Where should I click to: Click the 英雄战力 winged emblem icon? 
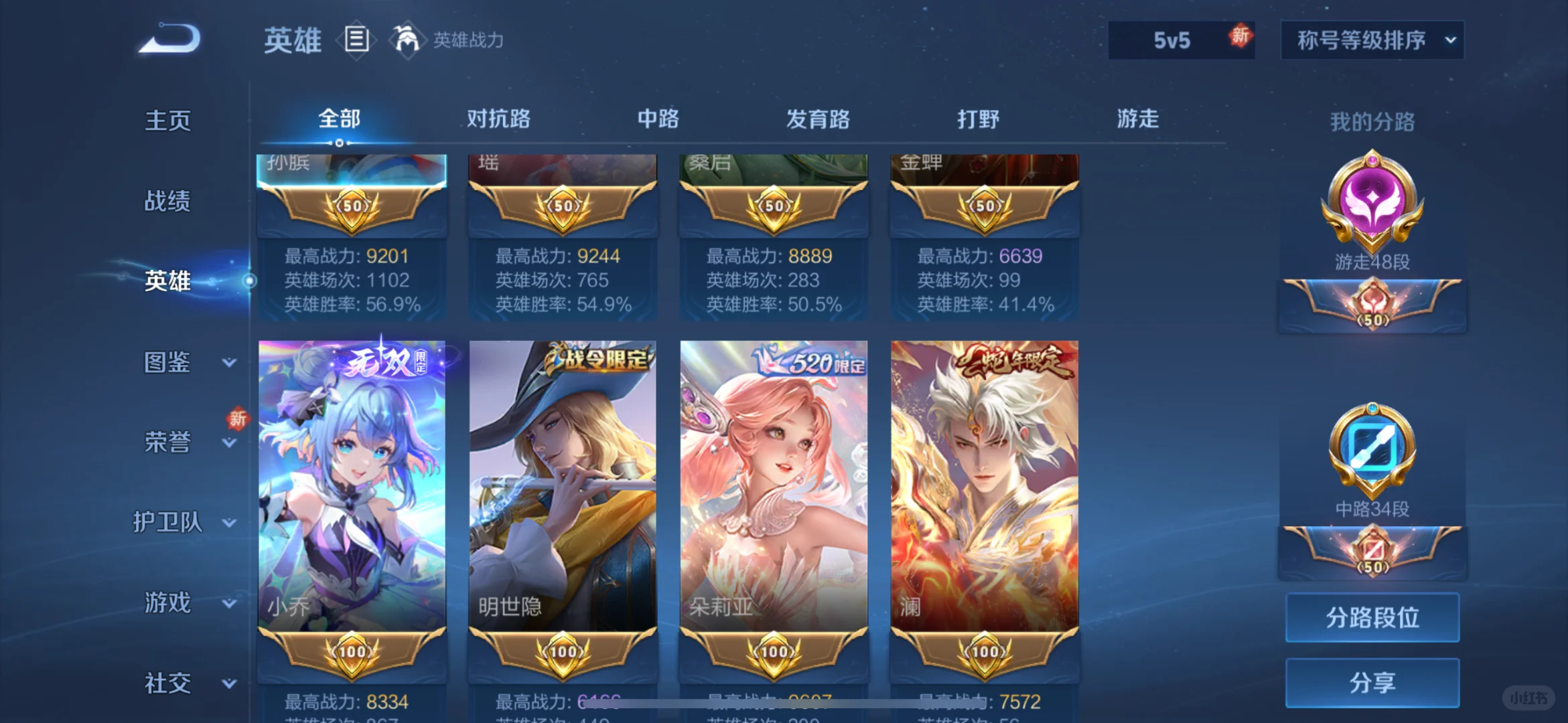[x=407, y=40]
